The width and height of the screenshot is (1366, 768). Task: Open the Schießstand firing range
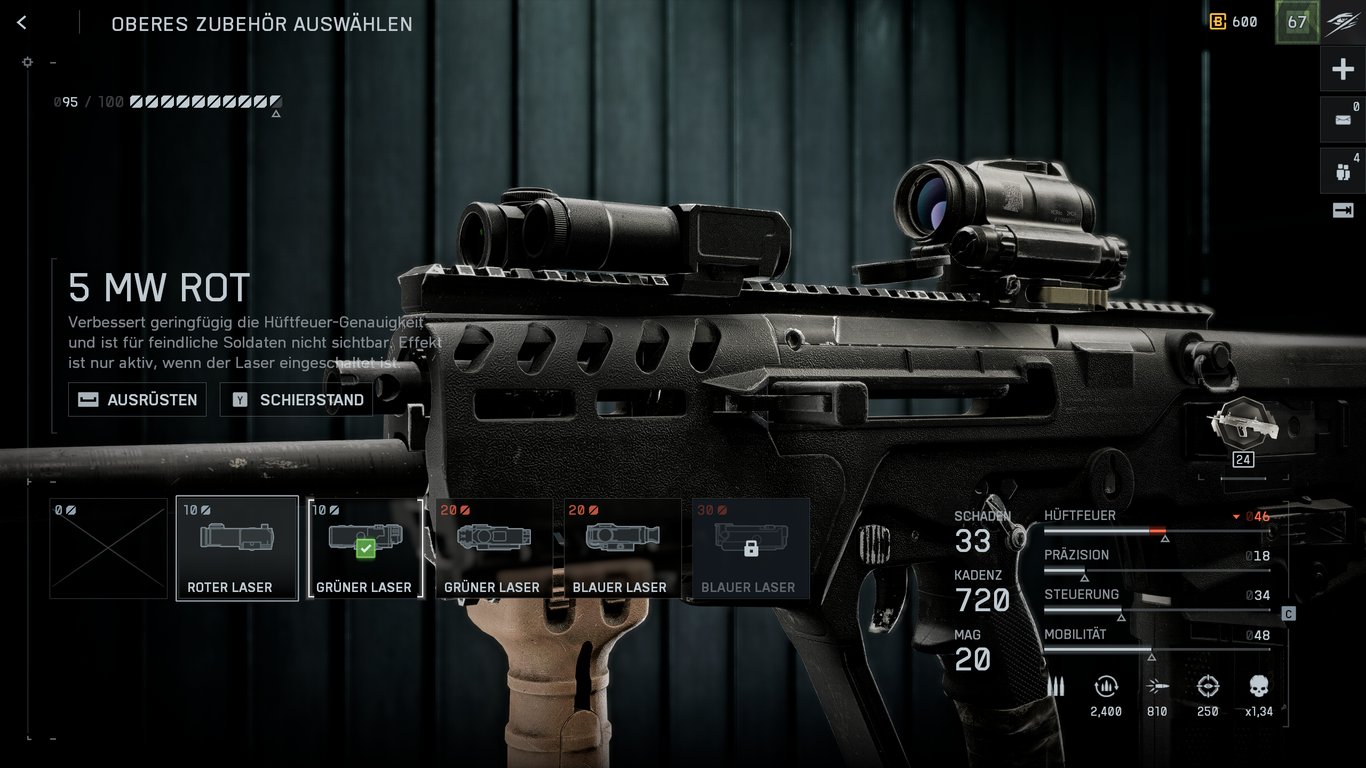[296, 400]
